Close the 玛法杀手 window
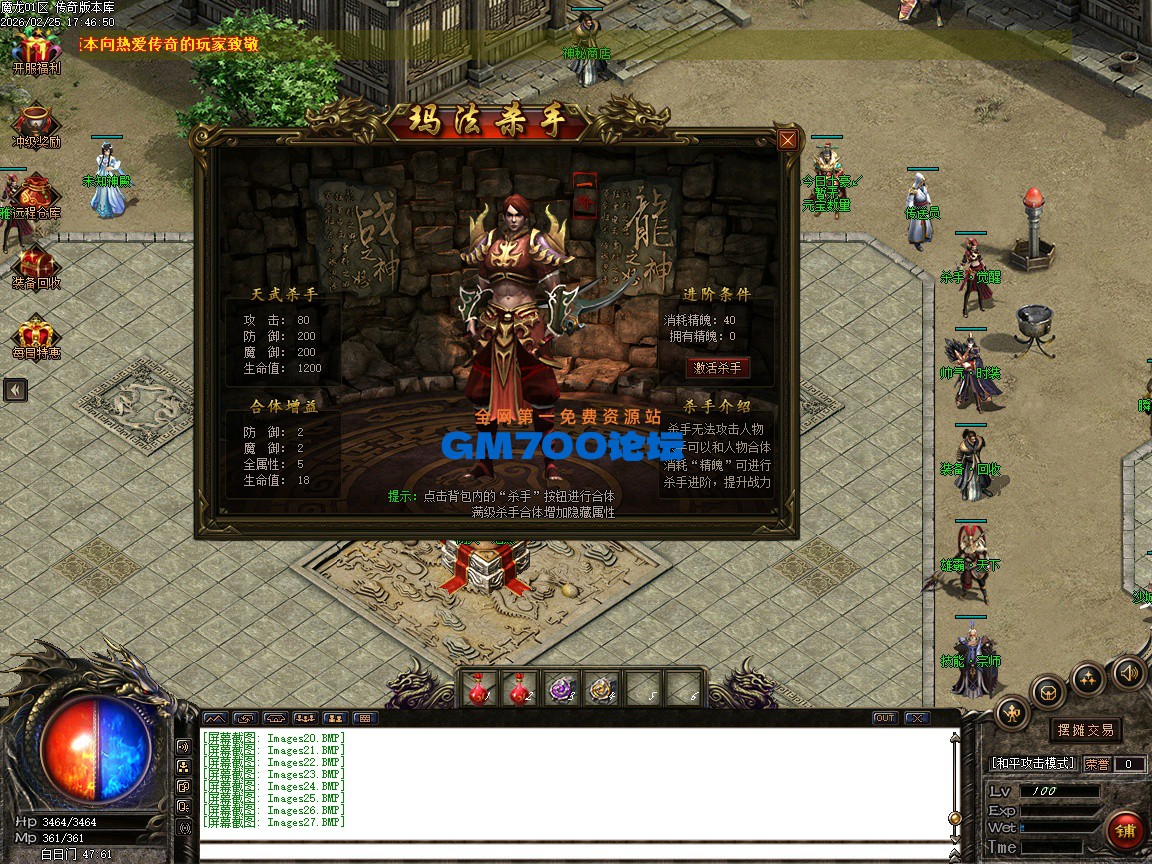This screenshot has width=1152, height=864. pos(788,140)
